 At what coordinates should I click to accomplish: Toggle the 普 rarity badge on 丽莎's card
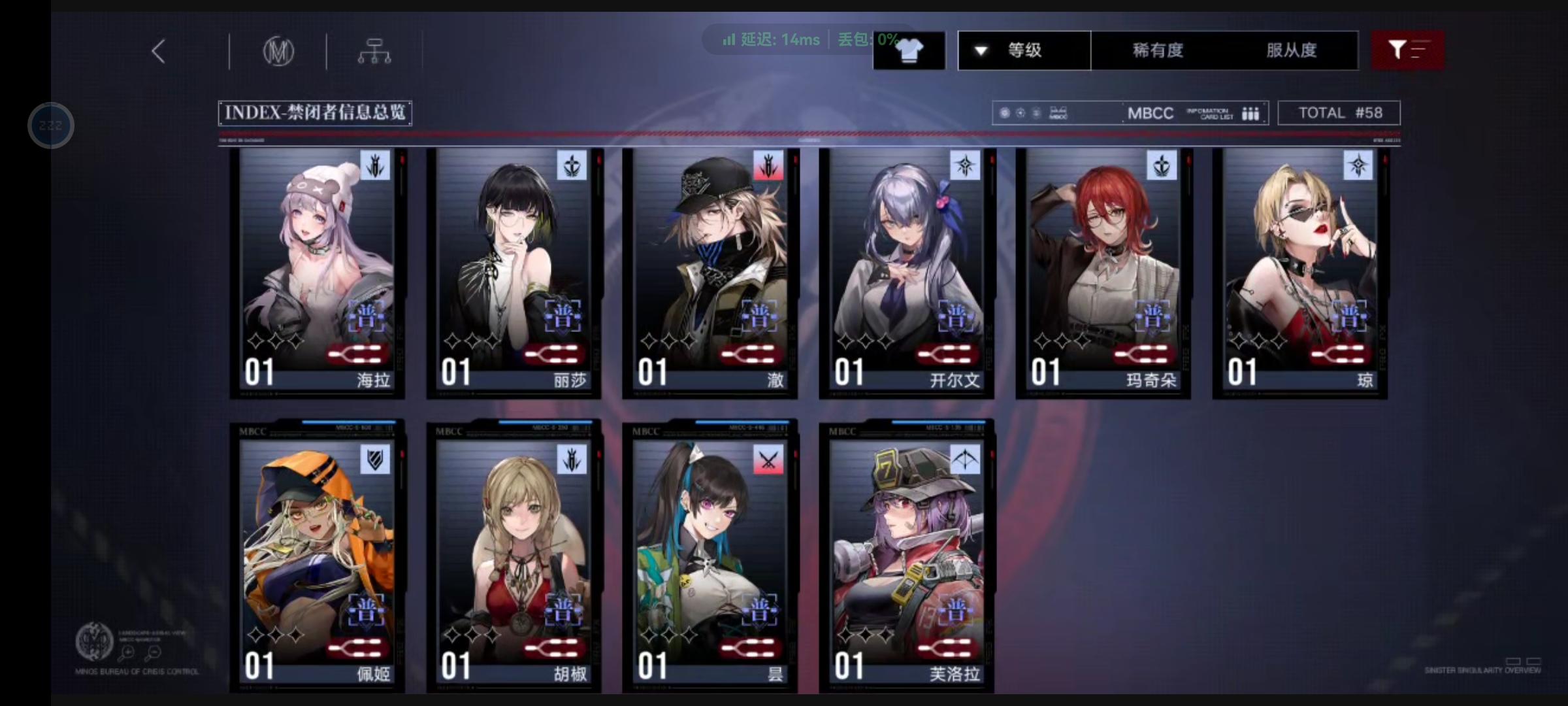click(x=563, y=317)
